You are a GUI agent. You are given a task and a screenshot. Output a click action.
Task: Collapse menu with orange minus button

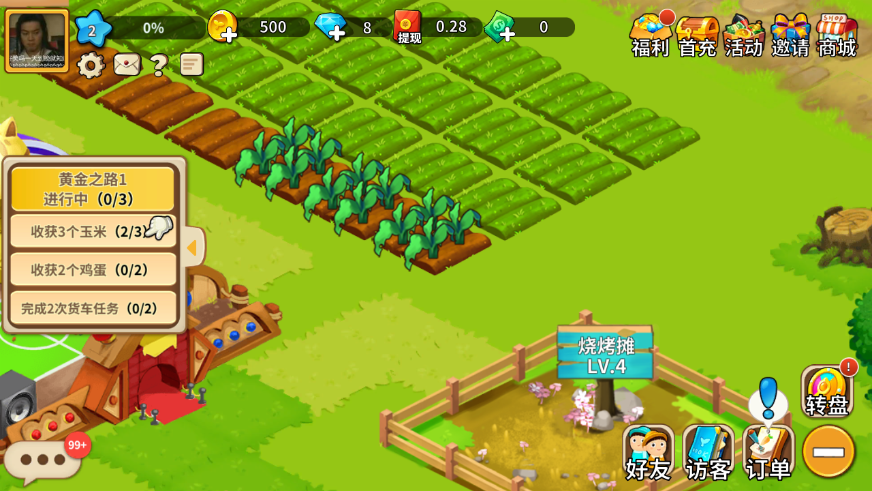(x=829, y=452)
